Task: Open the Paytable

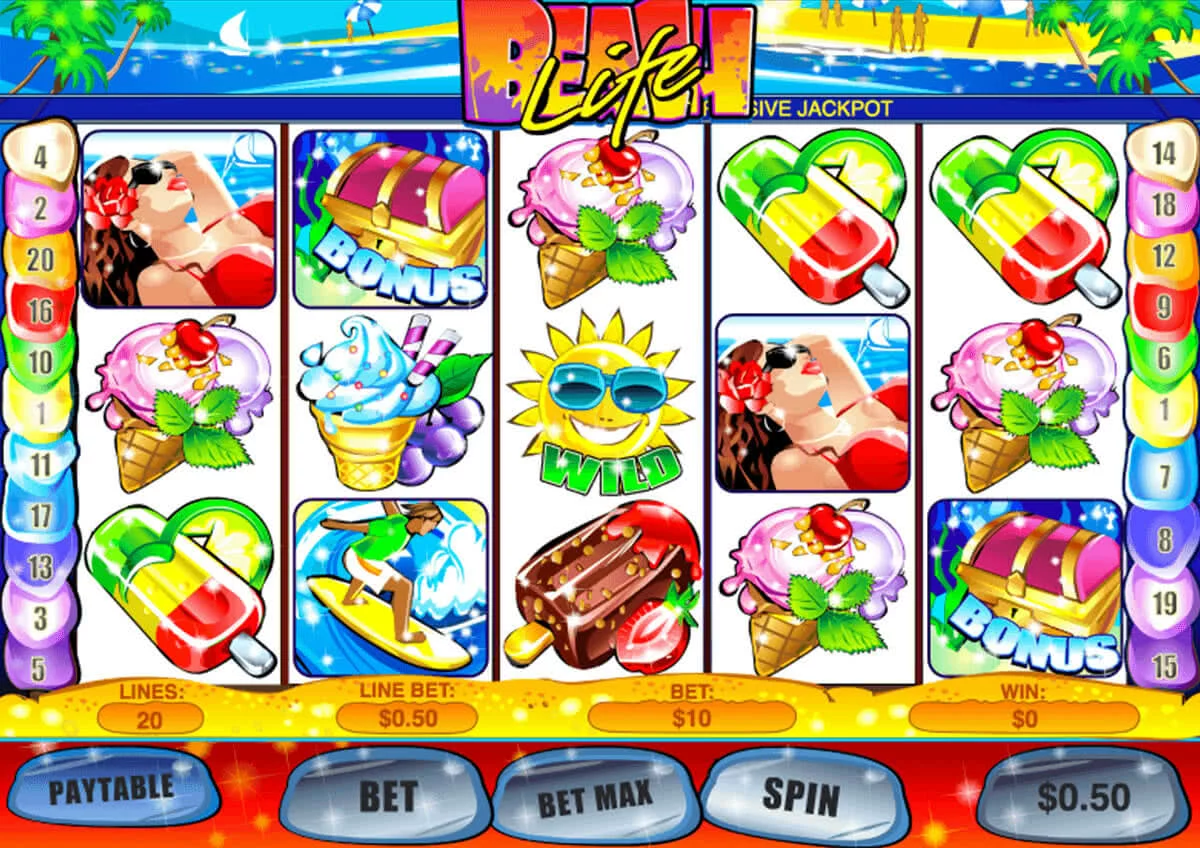Action: click(x=111, y=789)
